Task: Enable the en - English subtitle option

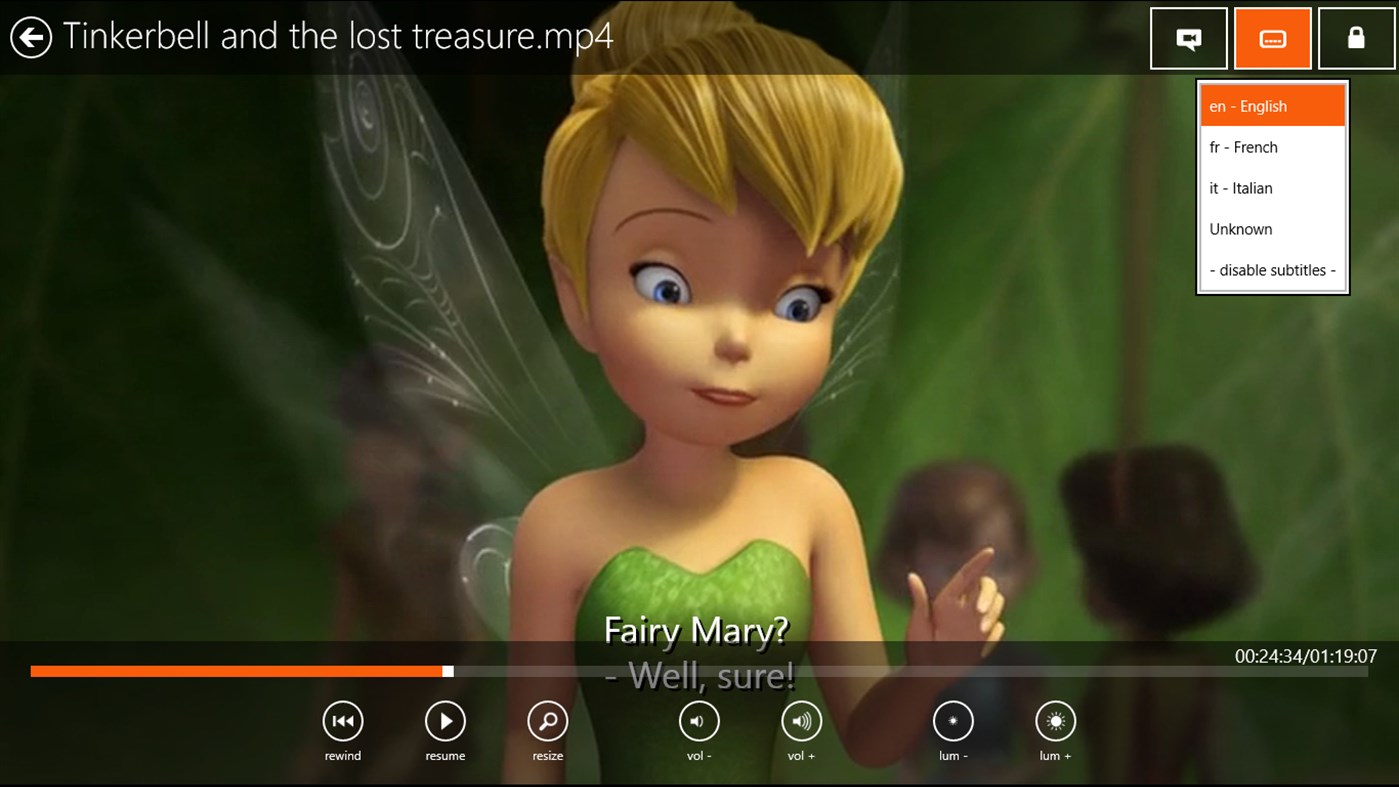Action: click(1272, 105)
